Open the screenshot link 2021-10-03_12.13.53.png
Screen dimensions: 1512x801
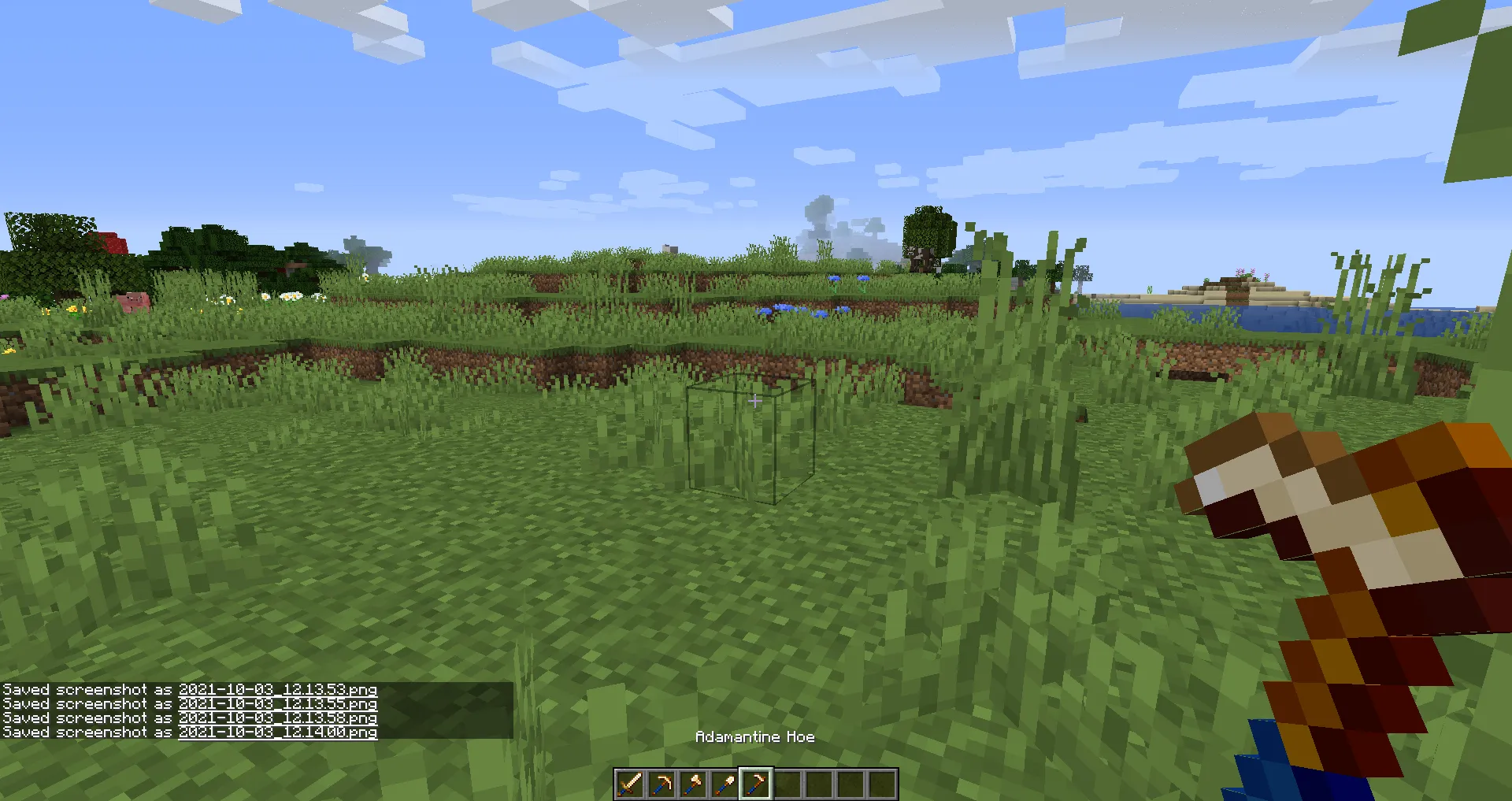(277, 689)
